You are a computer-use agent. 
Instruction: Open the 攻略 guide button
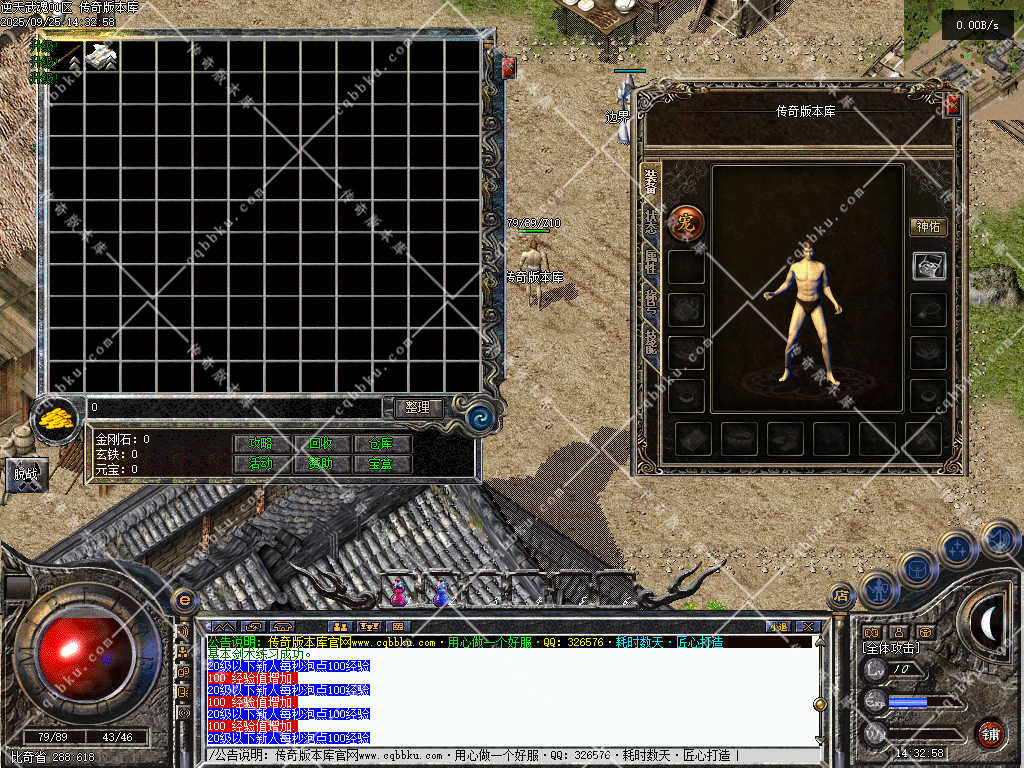[262, 443]
